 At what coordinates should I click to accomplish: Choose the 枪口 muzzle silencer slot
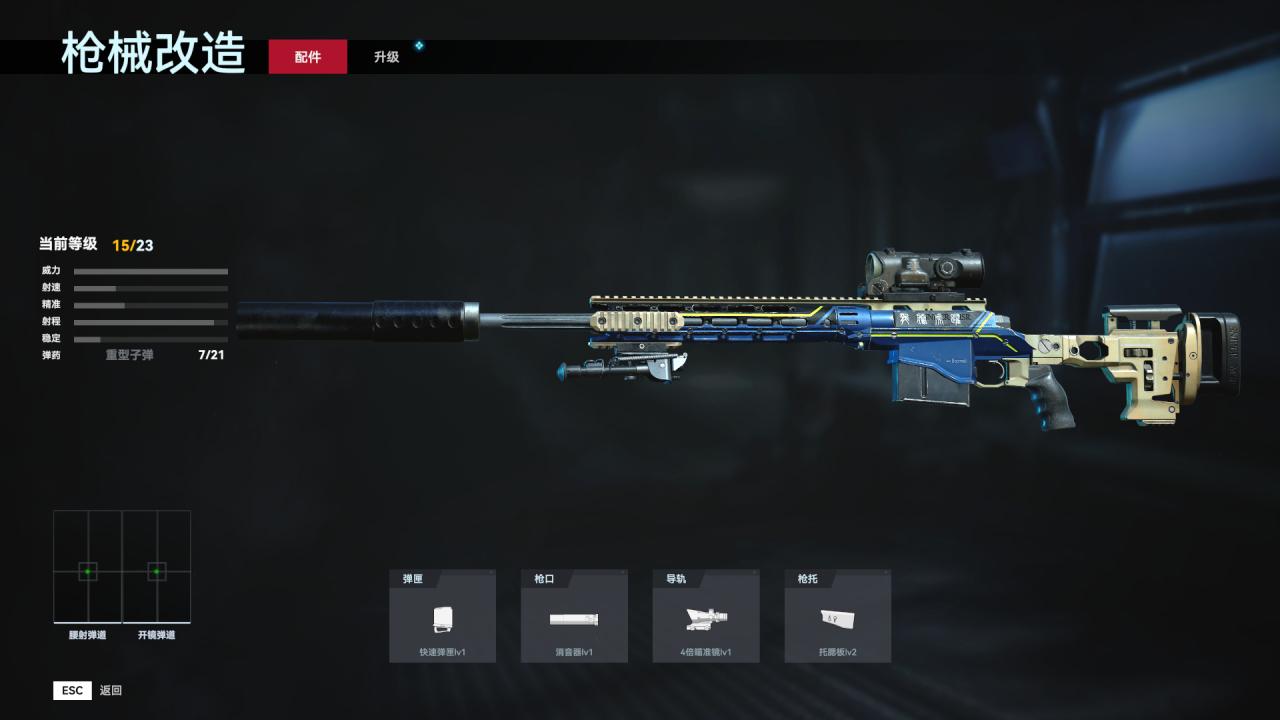(574, 616)
